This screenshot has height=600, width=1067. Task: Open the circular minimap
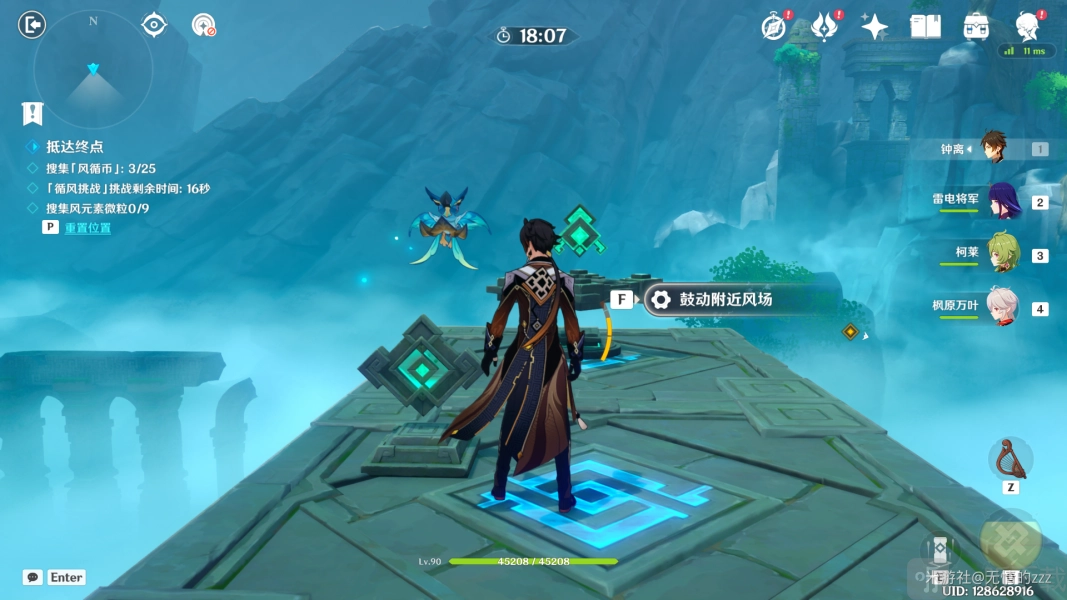(x=93, y=70)
